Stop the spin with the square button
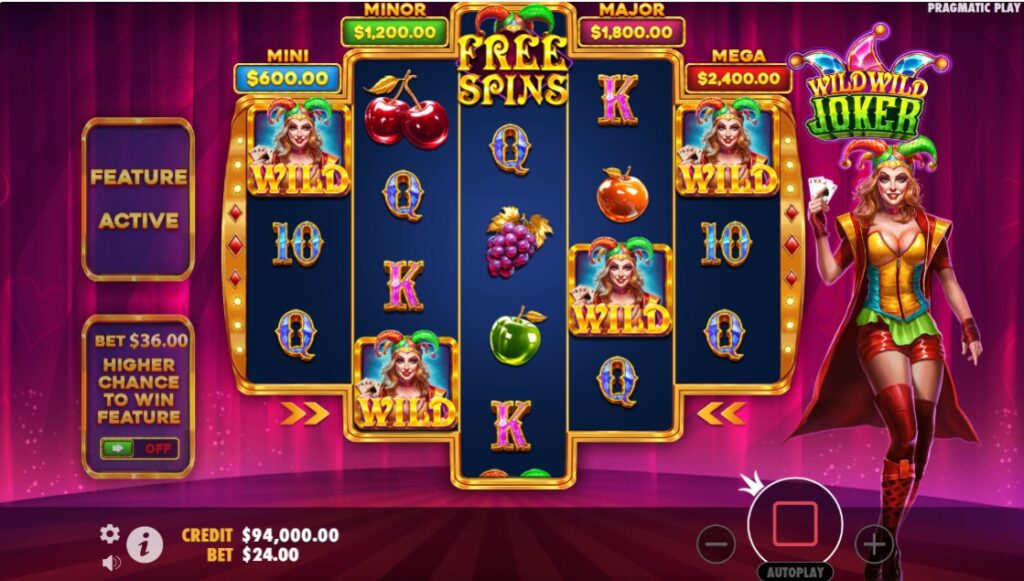 click(x=795, y=524)
